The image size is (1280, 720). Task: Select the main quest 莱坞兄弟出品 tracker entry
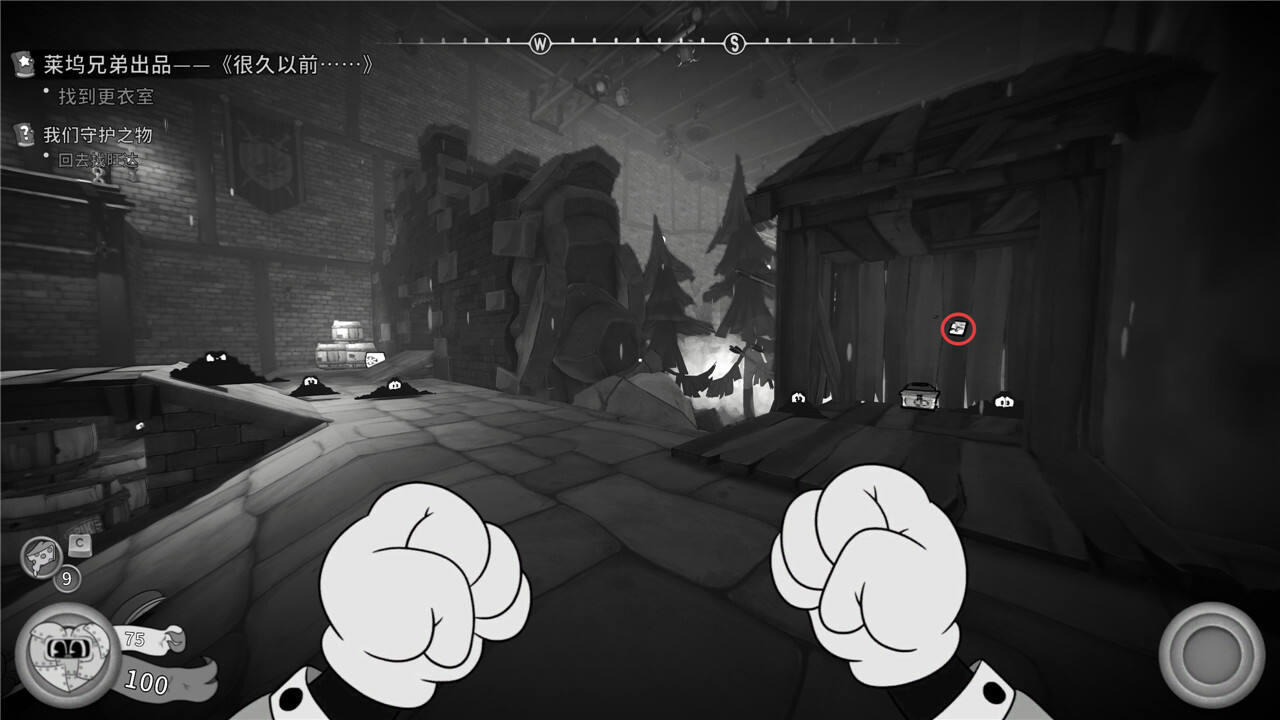tap(208, 65)
